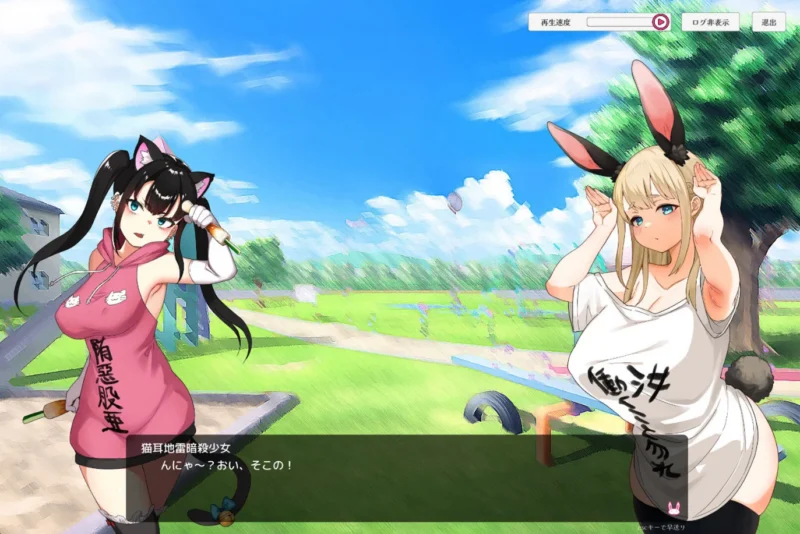Click the 再生速度 playback speed slider
The height and width of the screenshot is (534, 800).
click(620, 21)
